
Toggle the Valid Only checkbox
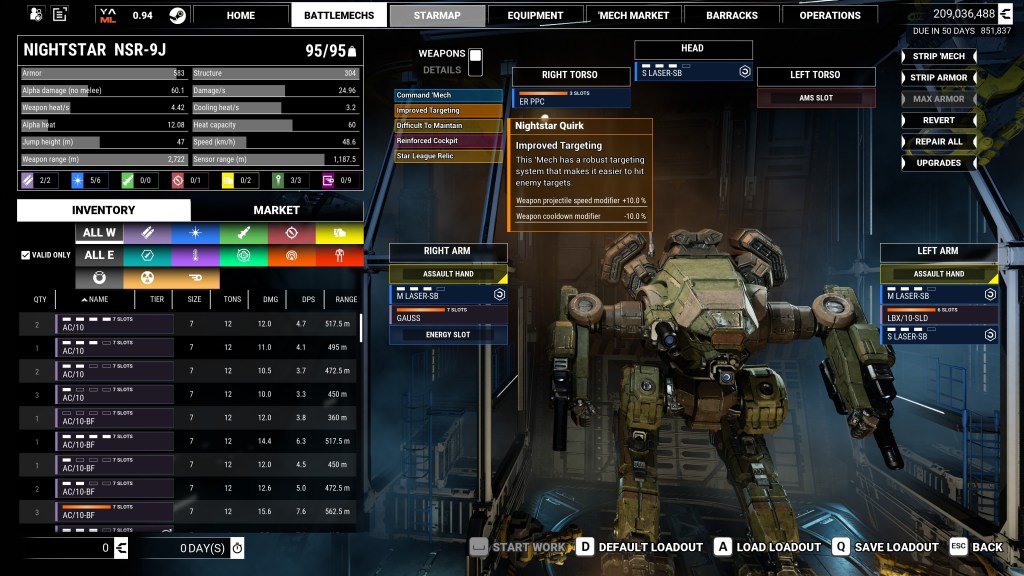tap(26, 255)
